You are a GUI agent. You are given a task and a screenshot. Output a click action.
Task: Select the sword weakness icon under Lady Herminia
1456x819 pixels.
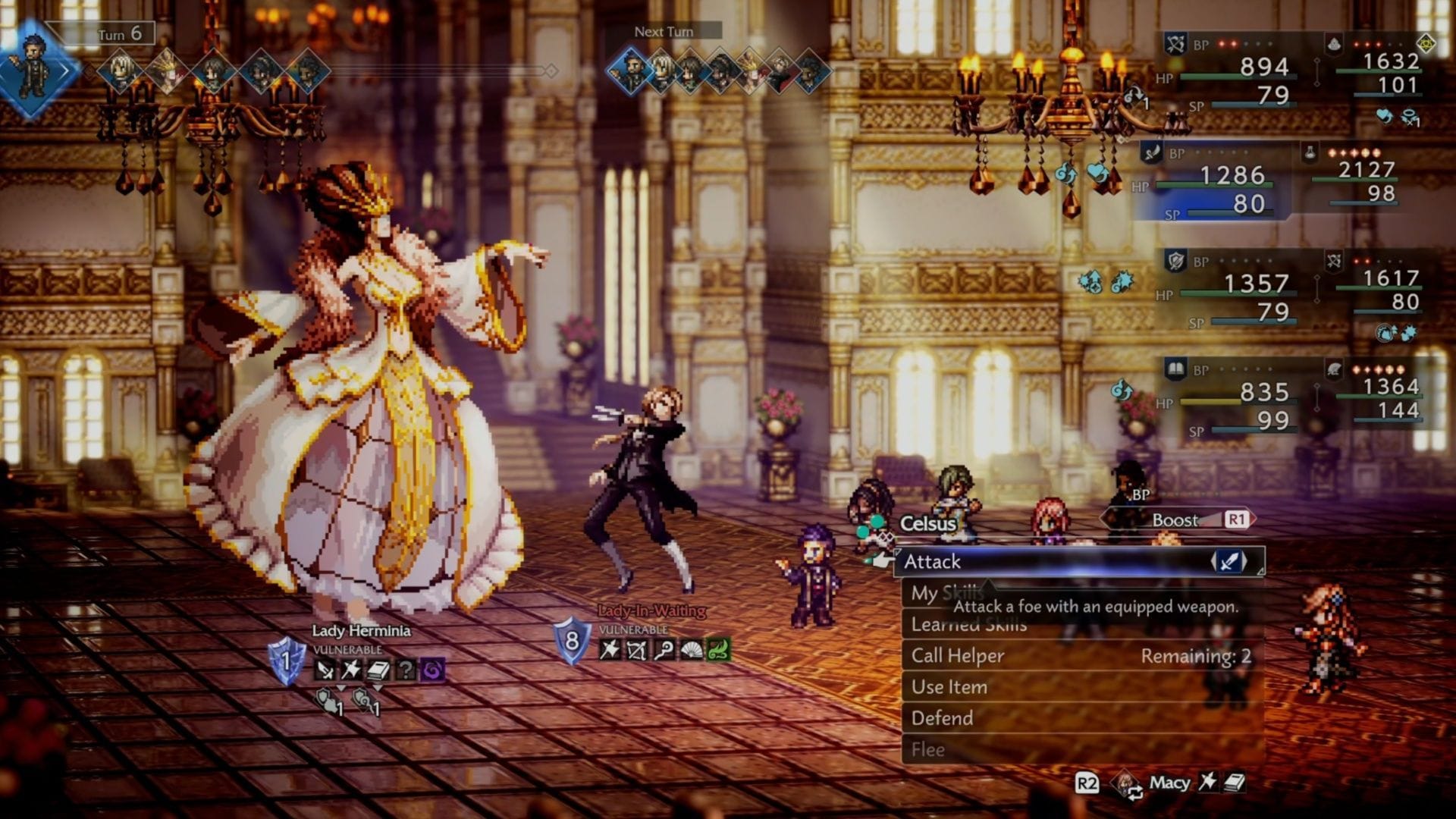tap(324, 669)
